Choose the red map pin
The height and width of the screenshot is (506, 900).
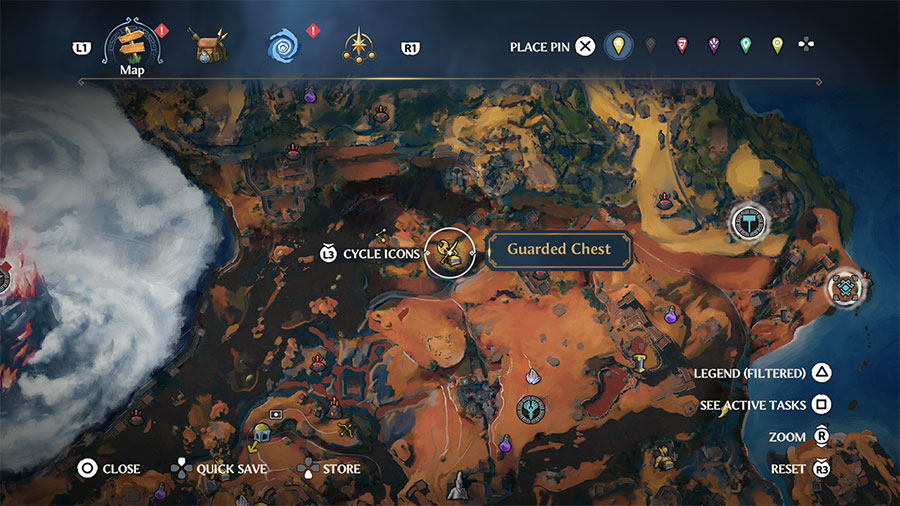pos(682,46)
